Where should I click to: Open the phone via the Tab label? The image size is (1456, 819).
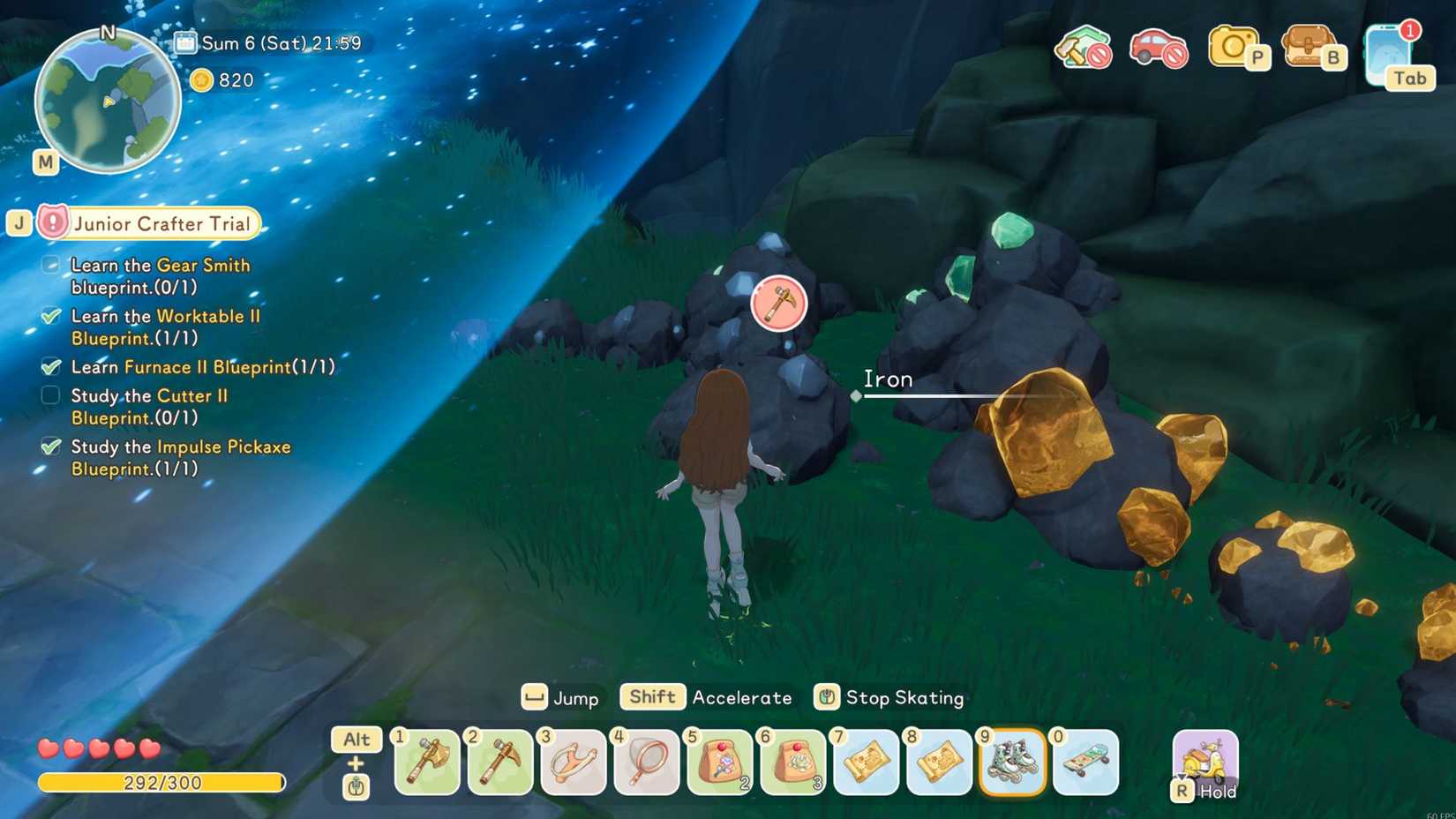[x=1409, y=79]
